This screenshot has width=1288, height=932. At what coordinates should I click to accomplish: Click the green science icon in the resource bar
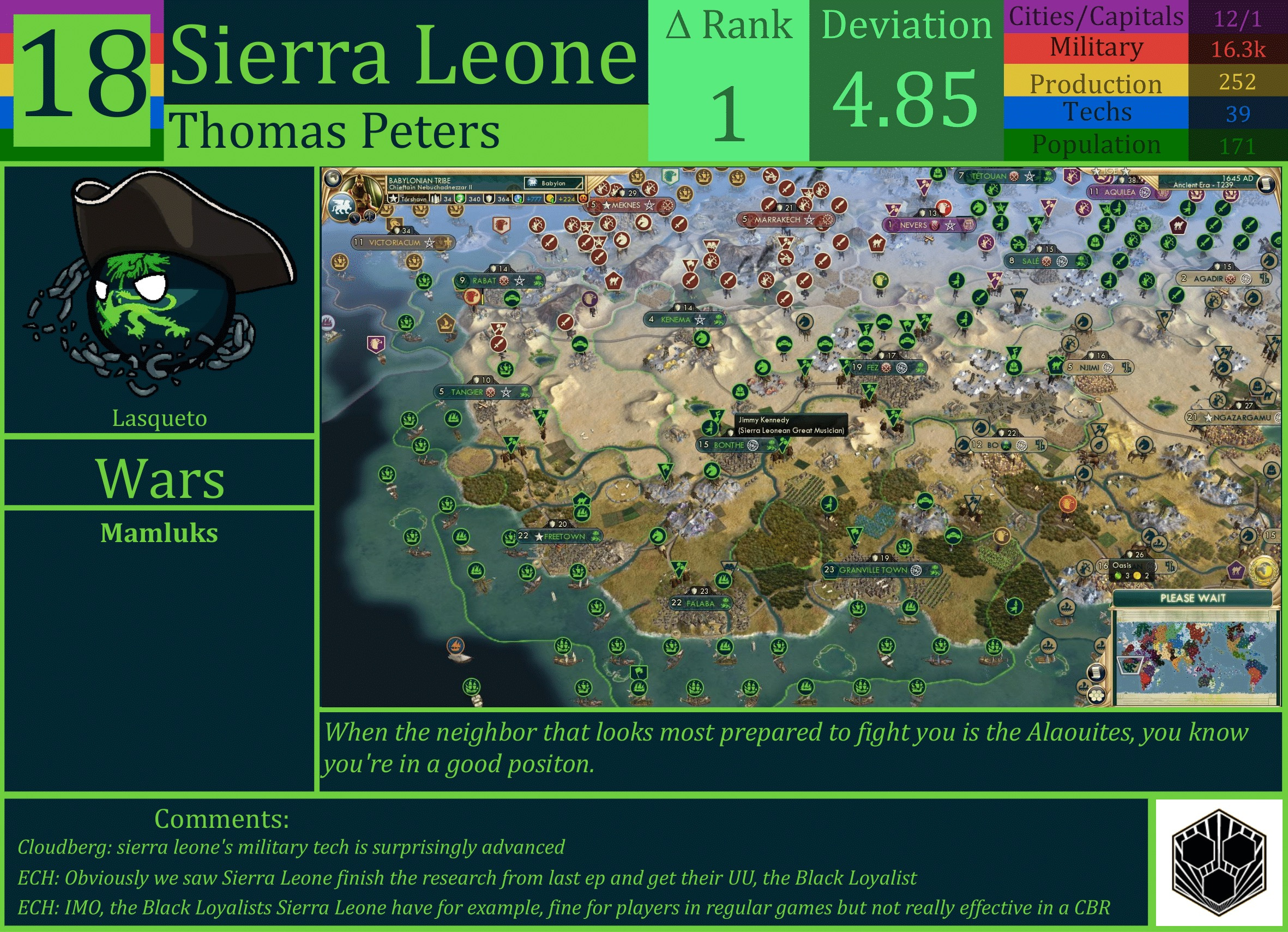pos(461,200)
